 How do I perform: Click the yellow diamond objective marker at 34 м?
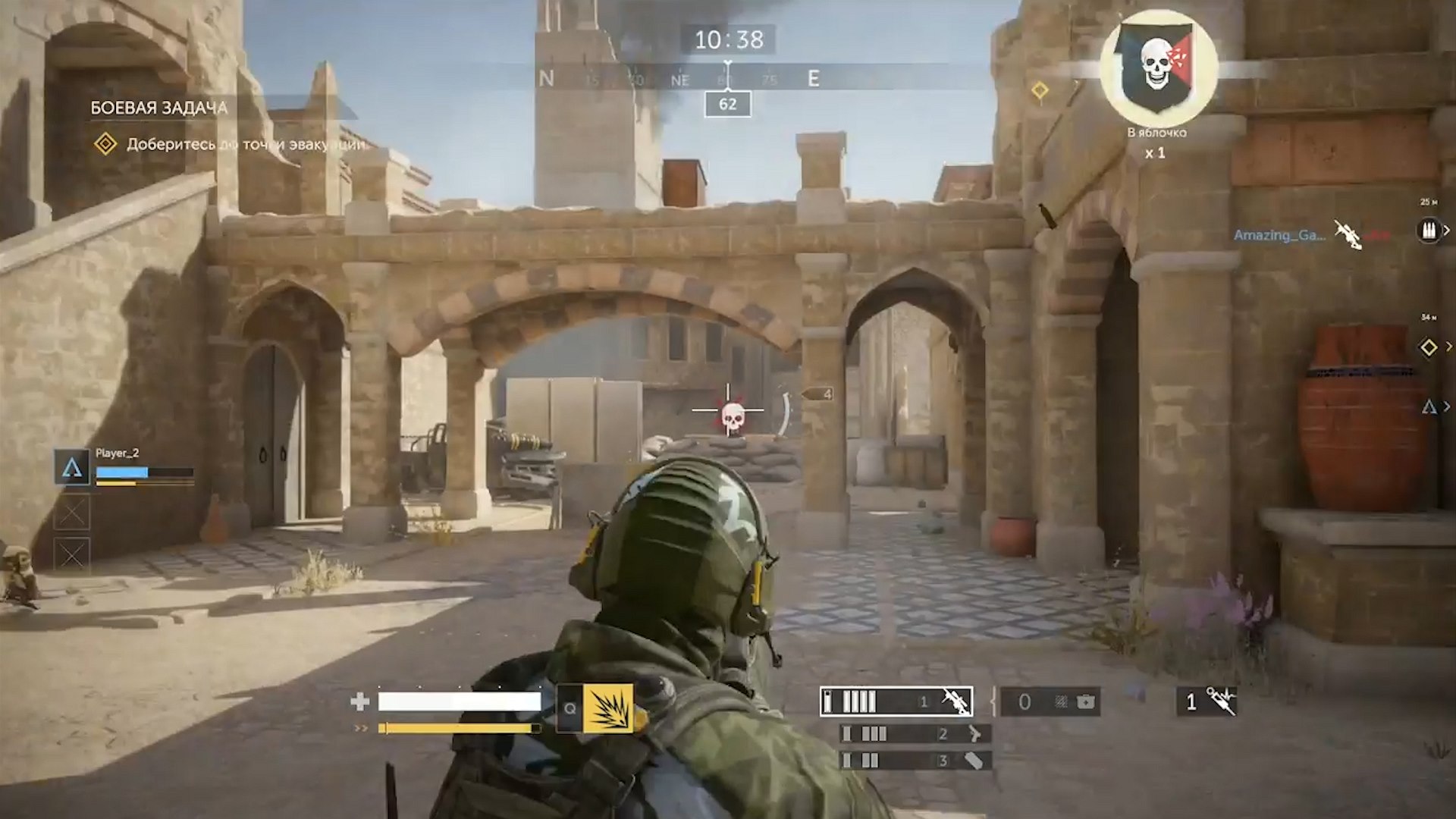1429,347
